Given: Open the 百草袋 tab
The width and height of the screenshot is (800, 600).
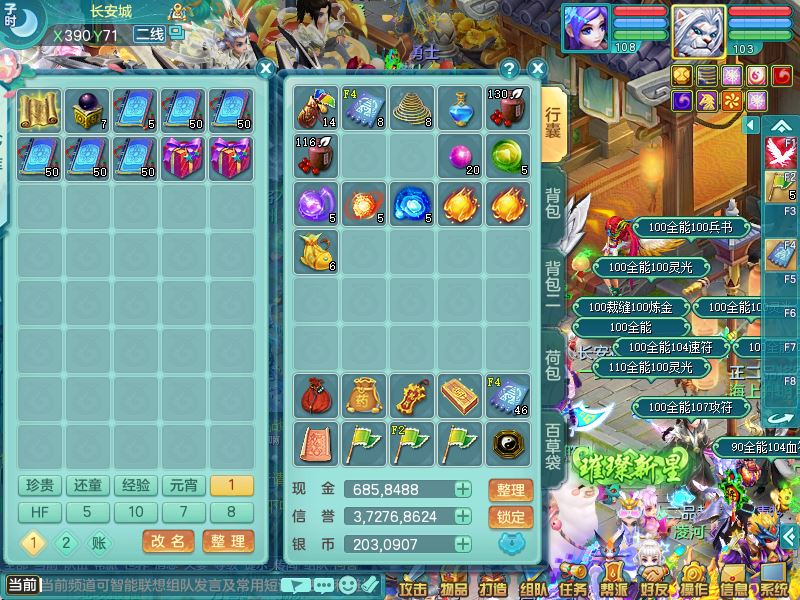Looking at the screenshot, I should [554, 446].
